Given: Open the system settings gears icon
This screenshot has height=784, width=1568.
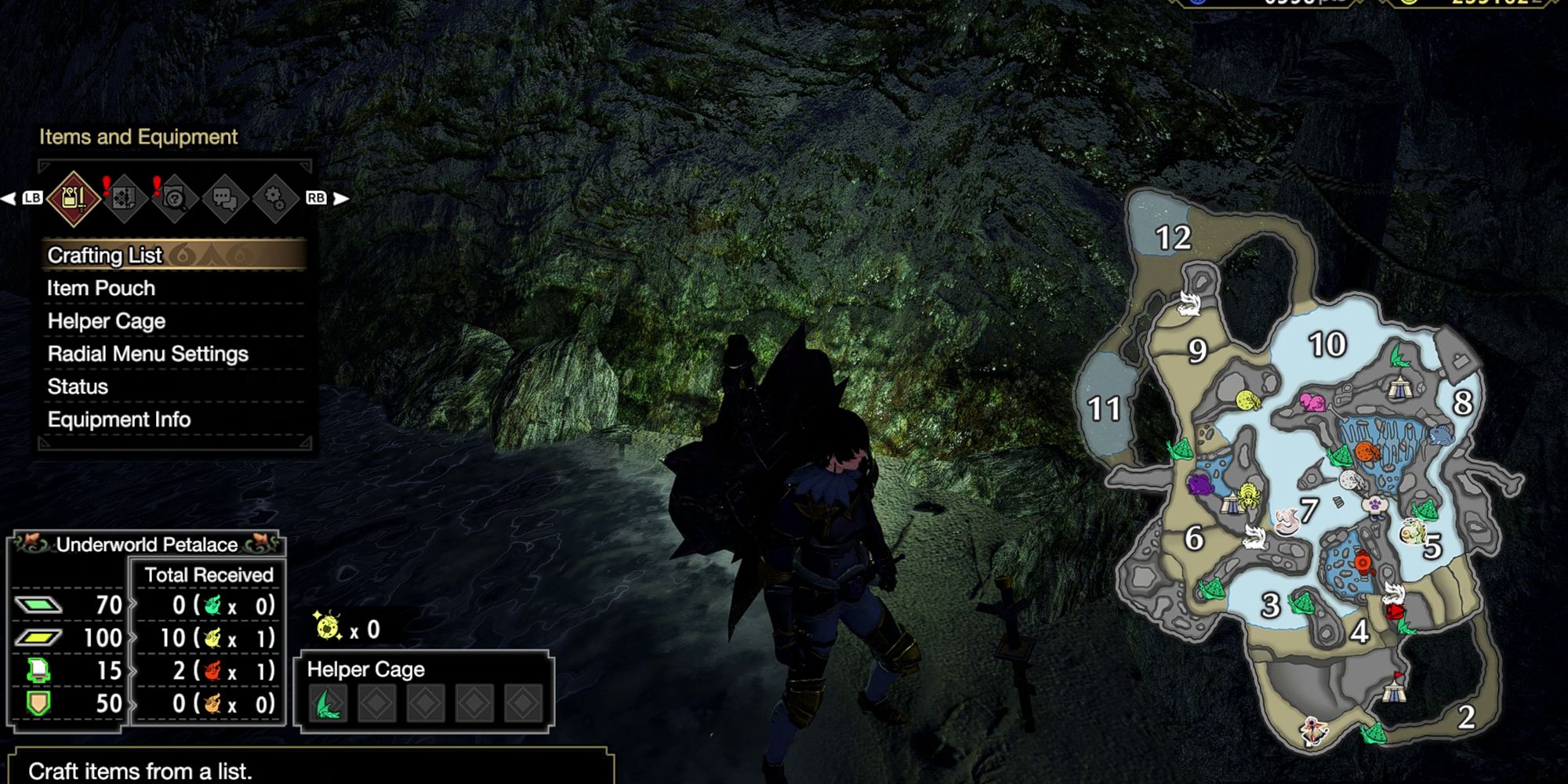Looking at the screenshot, I should [x=275, y=198].
